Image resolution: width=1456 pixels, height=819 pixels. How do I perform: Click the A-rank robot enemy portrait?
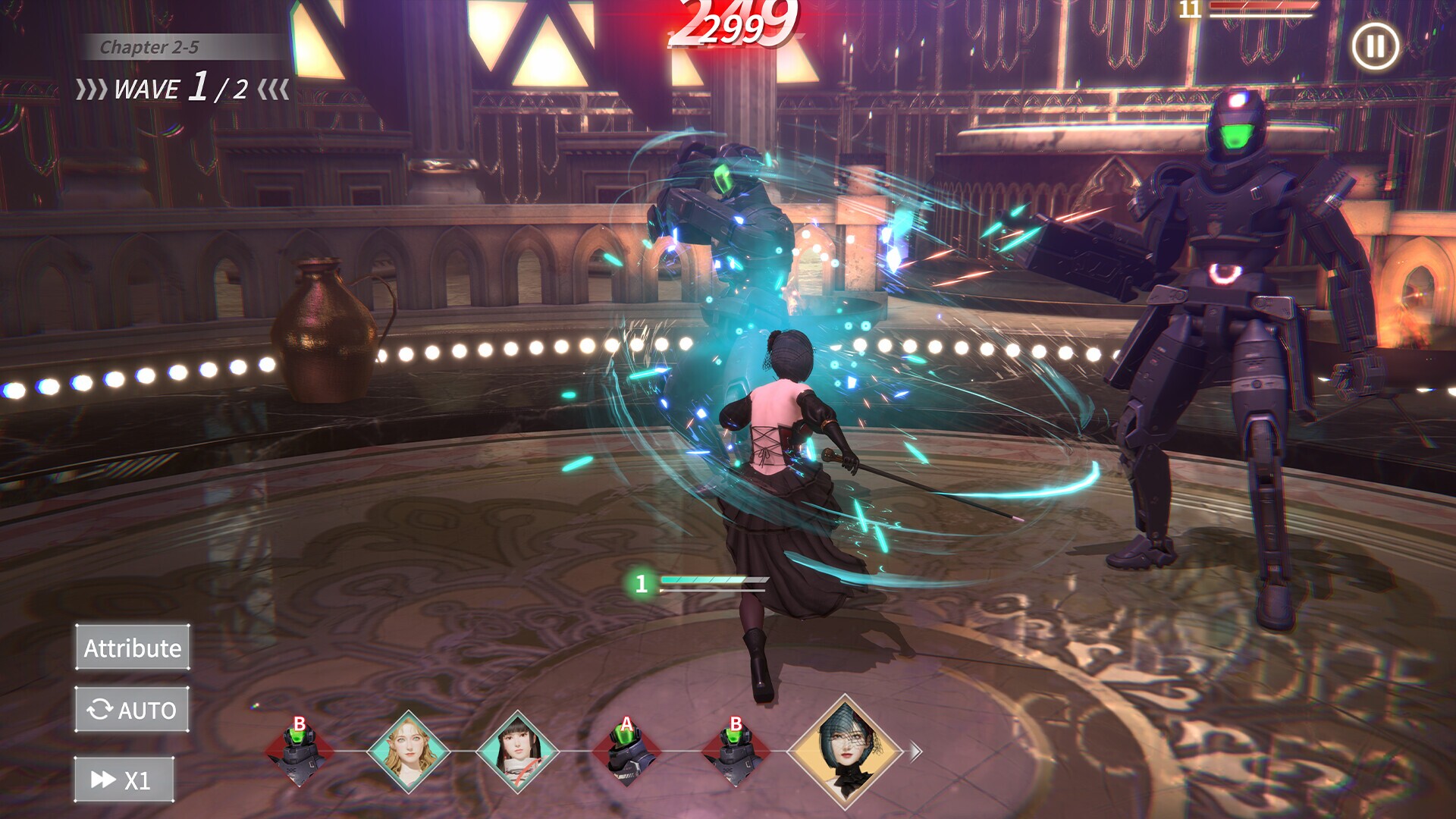coord(626,751)
